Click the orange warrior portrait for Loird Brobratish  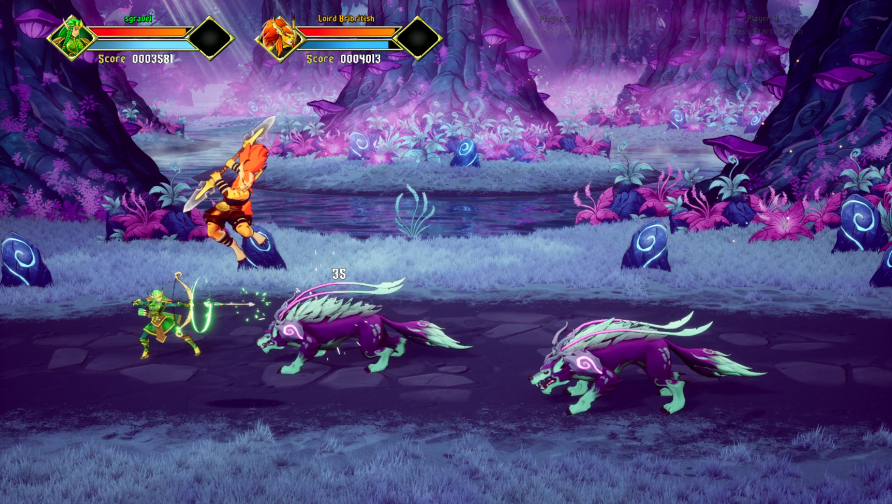pos(279,38)
